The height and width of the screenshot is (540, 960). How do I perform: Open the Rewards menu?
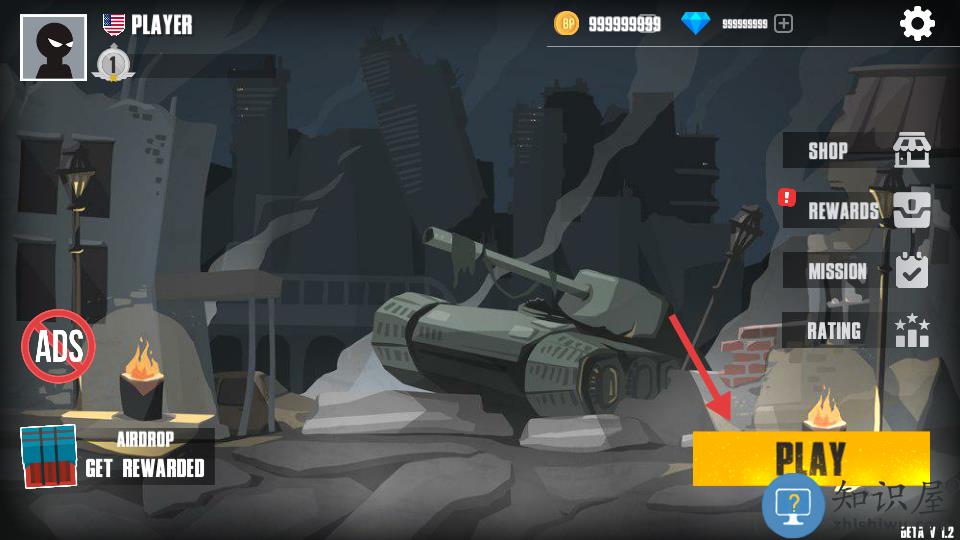point(860,210)
